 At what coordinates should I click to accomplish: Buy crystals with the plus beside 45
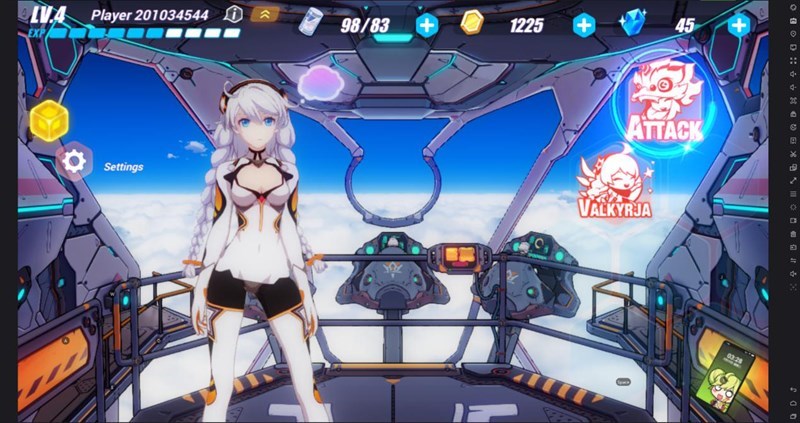[x=738, y=25]
